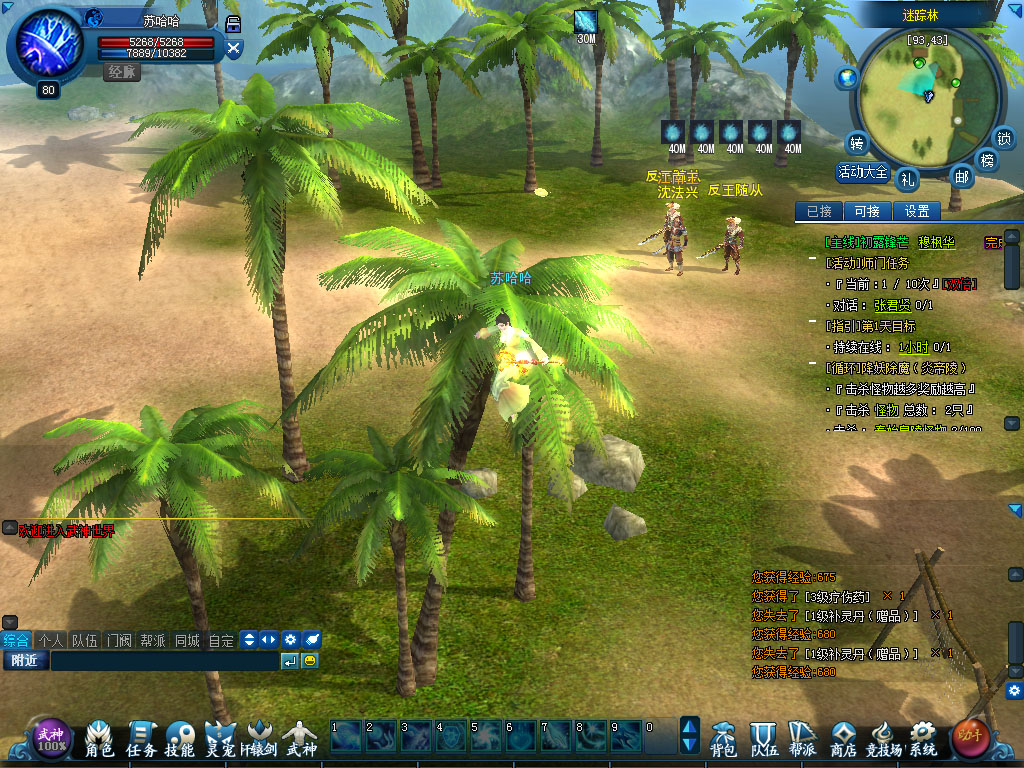This screenshot has height=768, width=1024.
Task: Open the 背包 inventory bag
Action: pyautogui.click(x=723, y=737)
